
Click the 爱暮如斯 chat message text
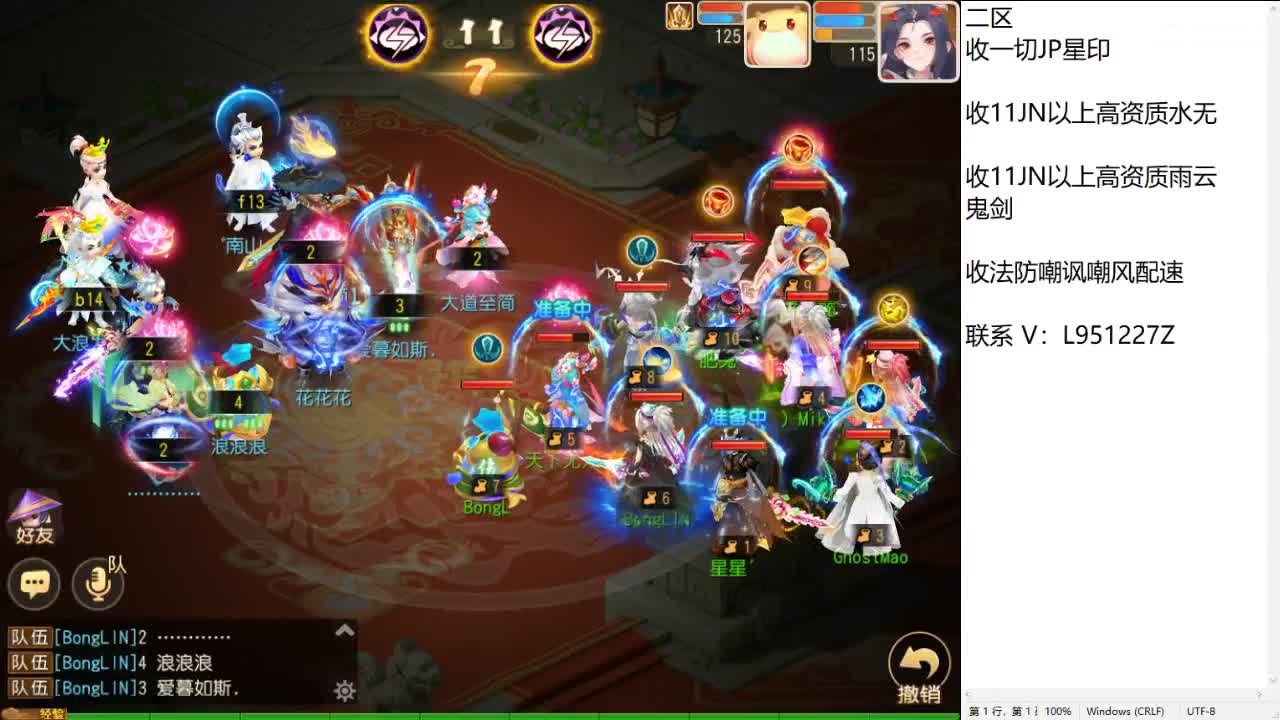[x=191, y=690]
